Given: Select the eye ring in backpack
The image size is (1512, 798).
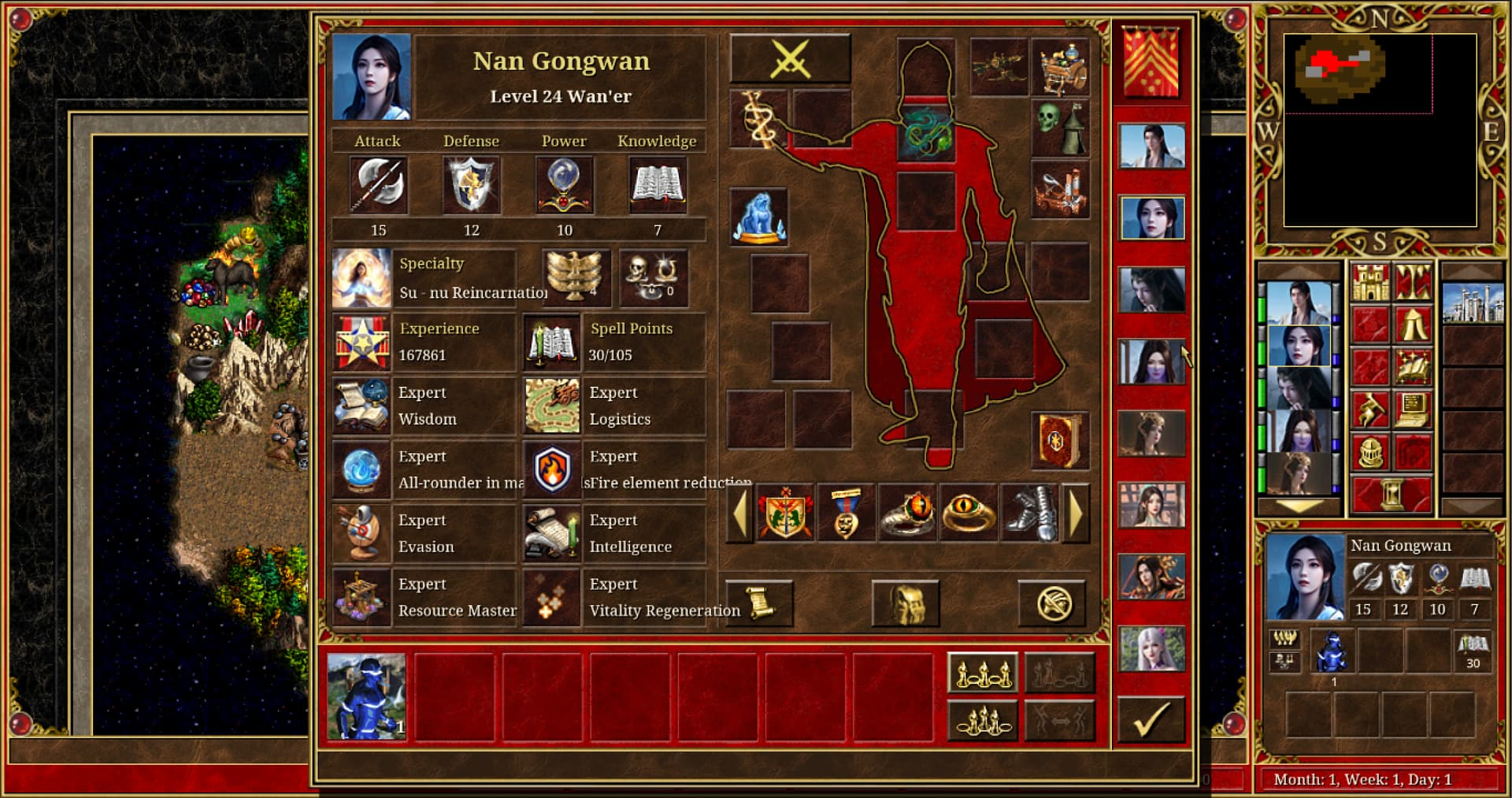Looking at the screenshot, I should [x=969, y=514].
